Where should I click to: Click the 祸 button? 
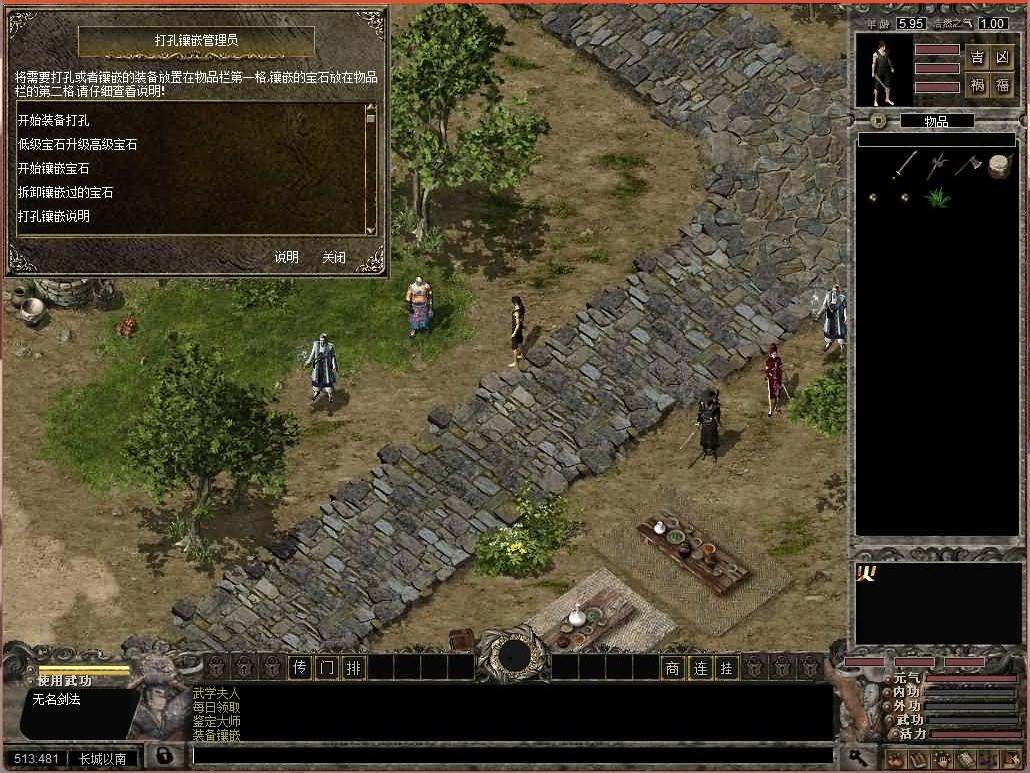point(977,86)
